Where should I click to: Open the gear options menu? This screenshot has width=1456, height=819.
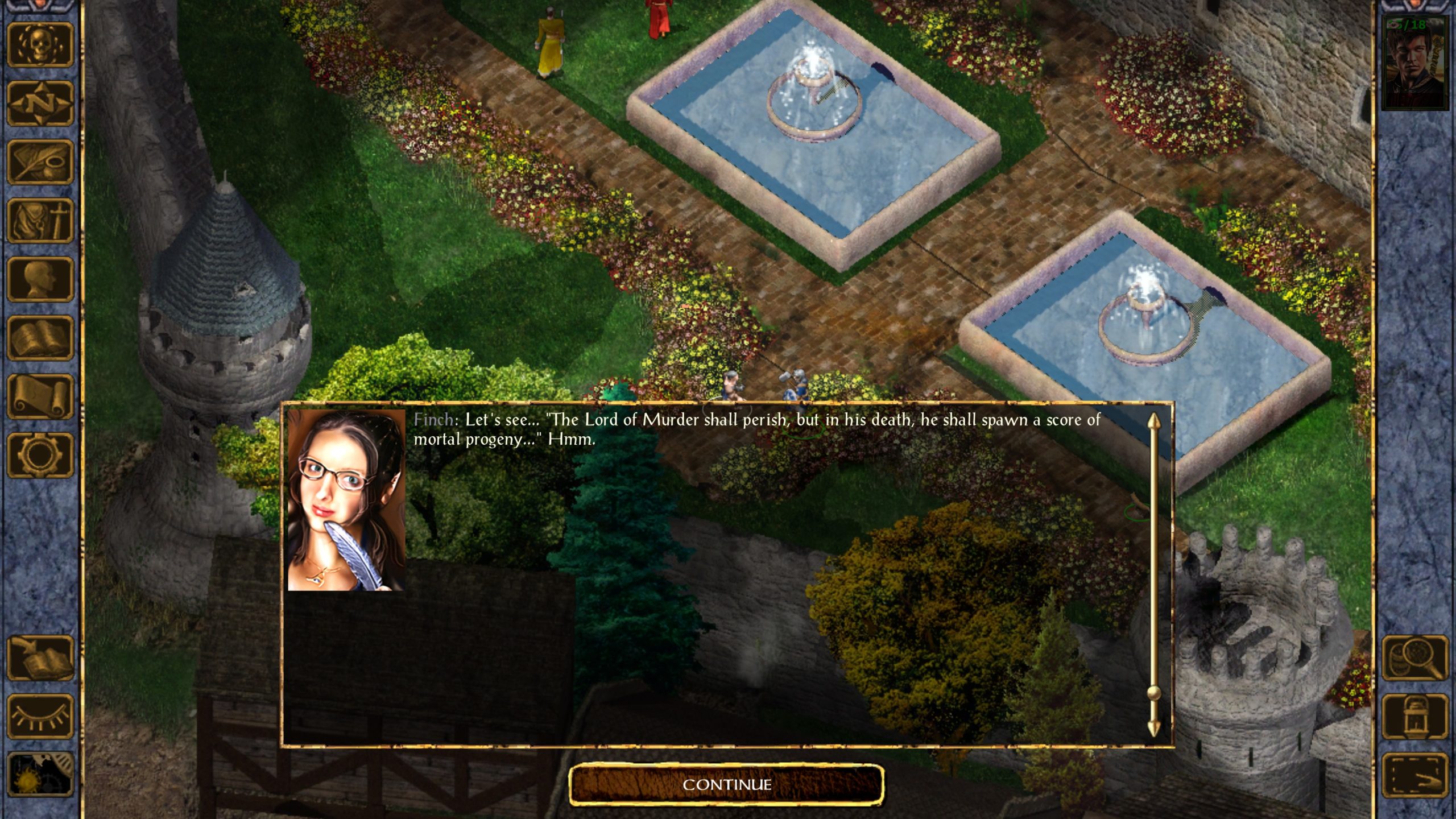pos(40,454)
